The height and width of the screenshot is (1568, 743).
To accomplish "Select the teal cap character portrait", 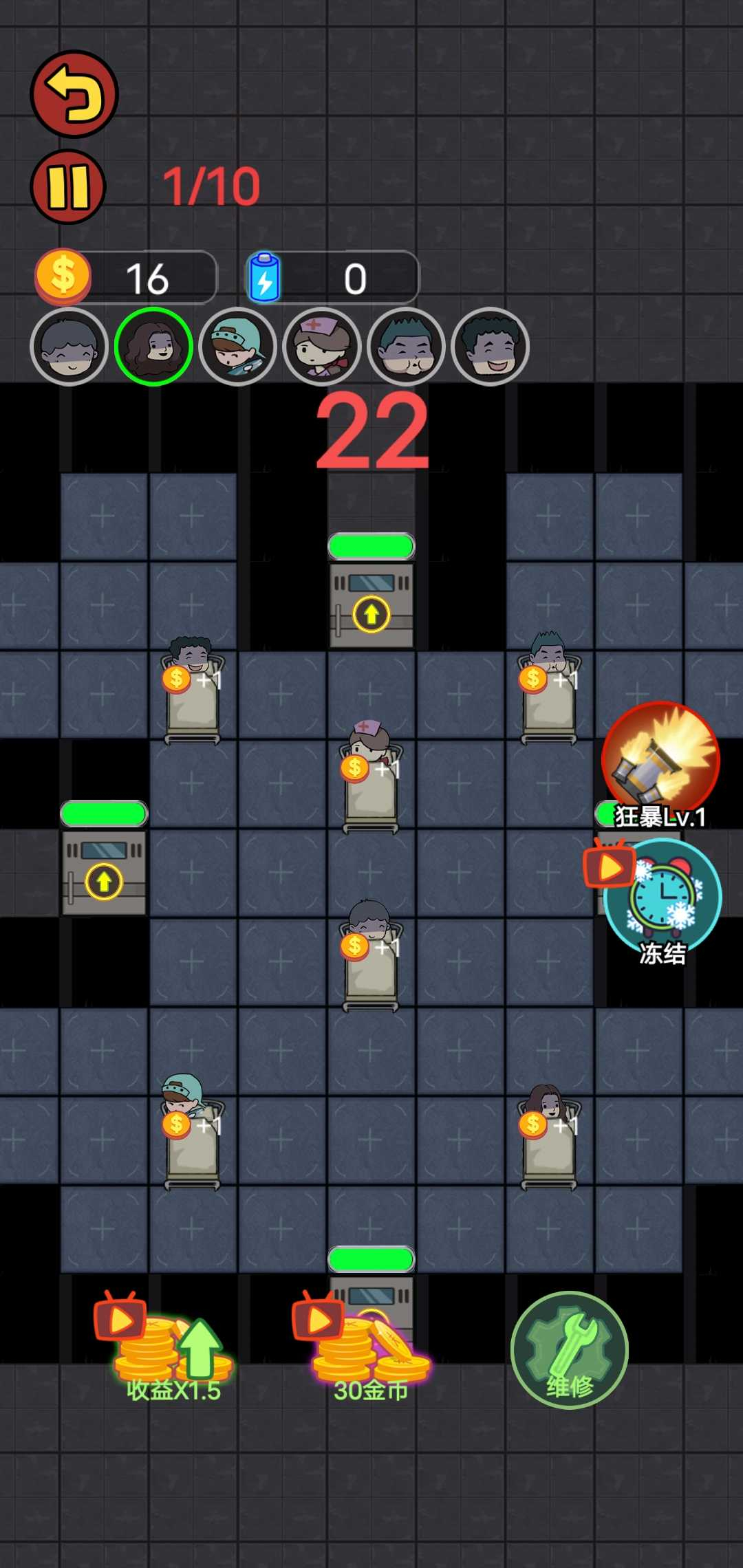I will pos(237,346).
